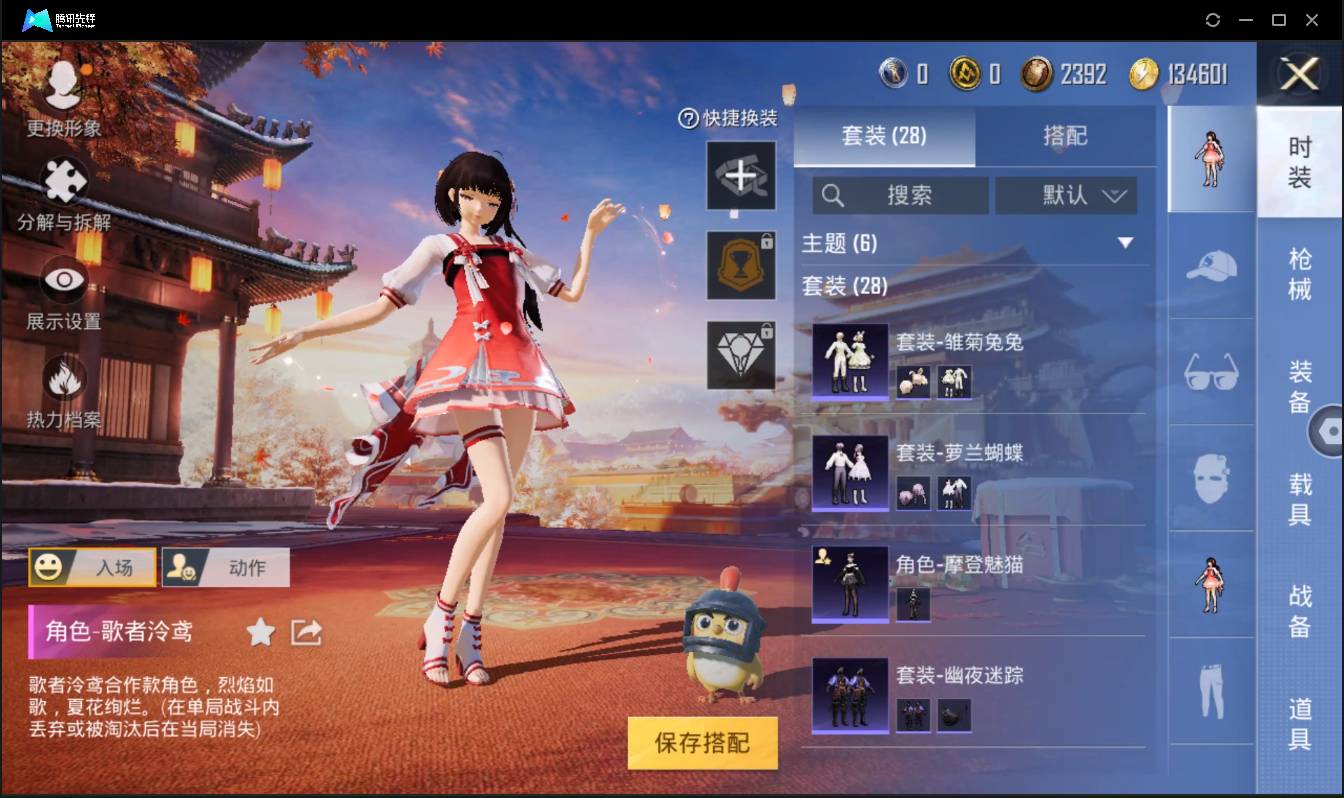Select the pants bottoms category icon
This screenshot has width=1344, height=798.
(x=1211, y=688)
